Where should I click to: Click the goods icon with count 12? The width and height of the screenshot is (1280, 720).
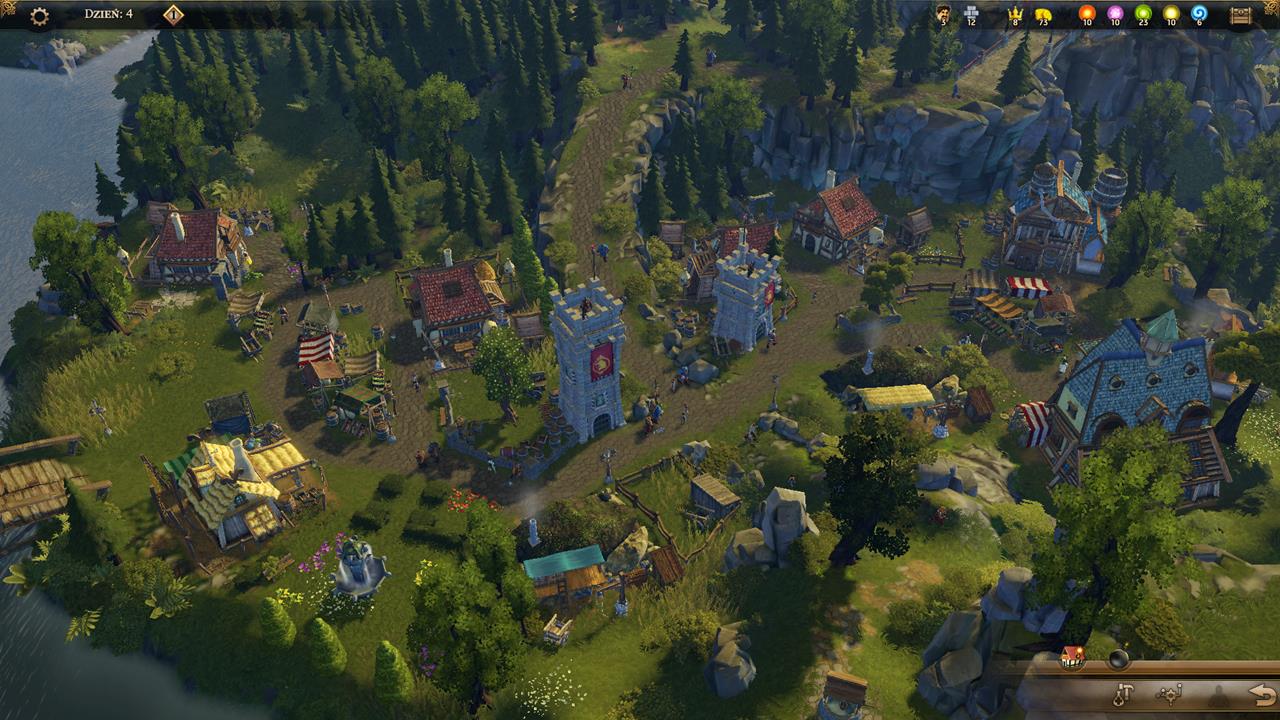point(970,16)
